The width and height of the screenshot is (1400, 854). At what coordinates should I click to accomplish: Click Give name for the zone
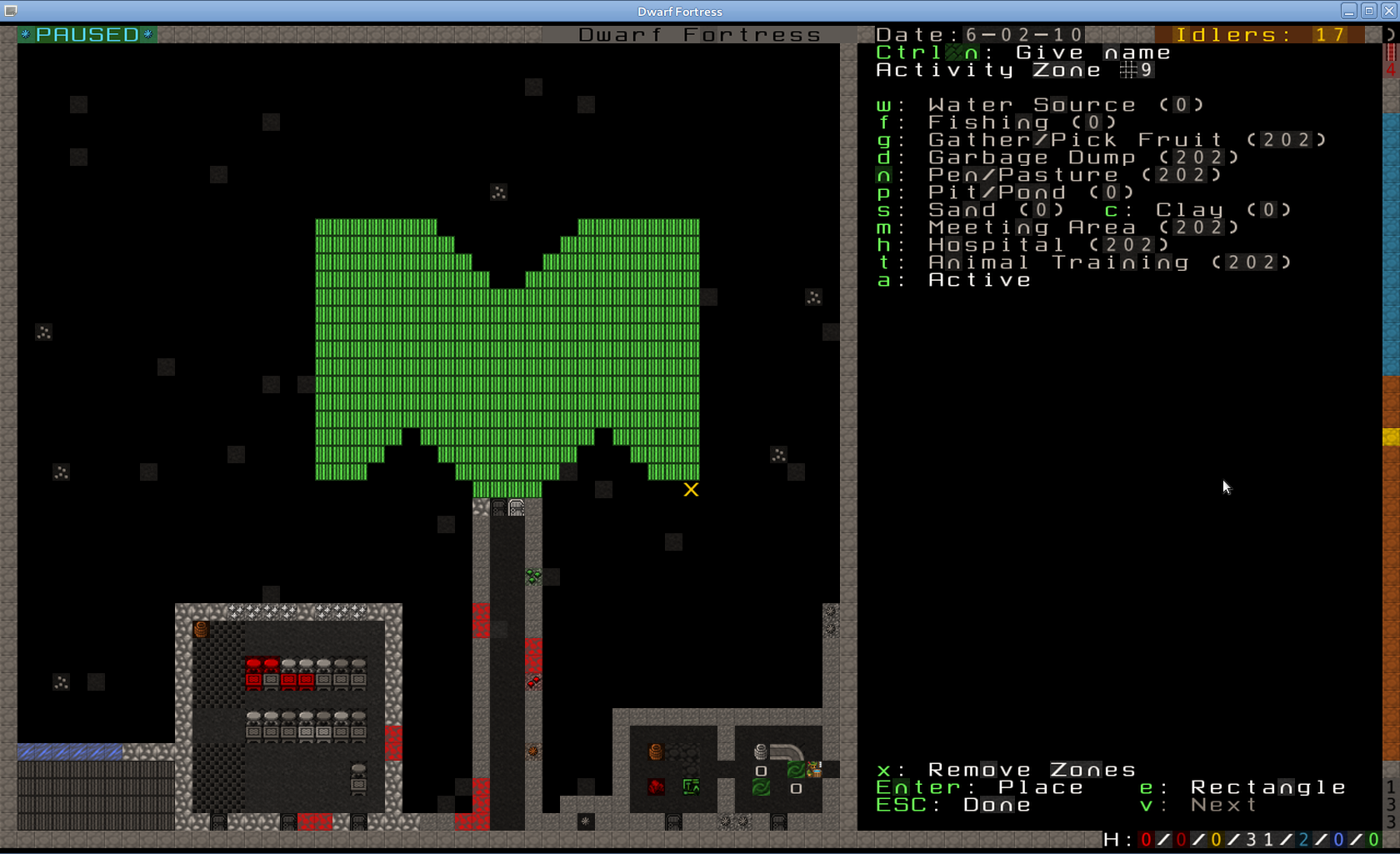(1092, 52)
